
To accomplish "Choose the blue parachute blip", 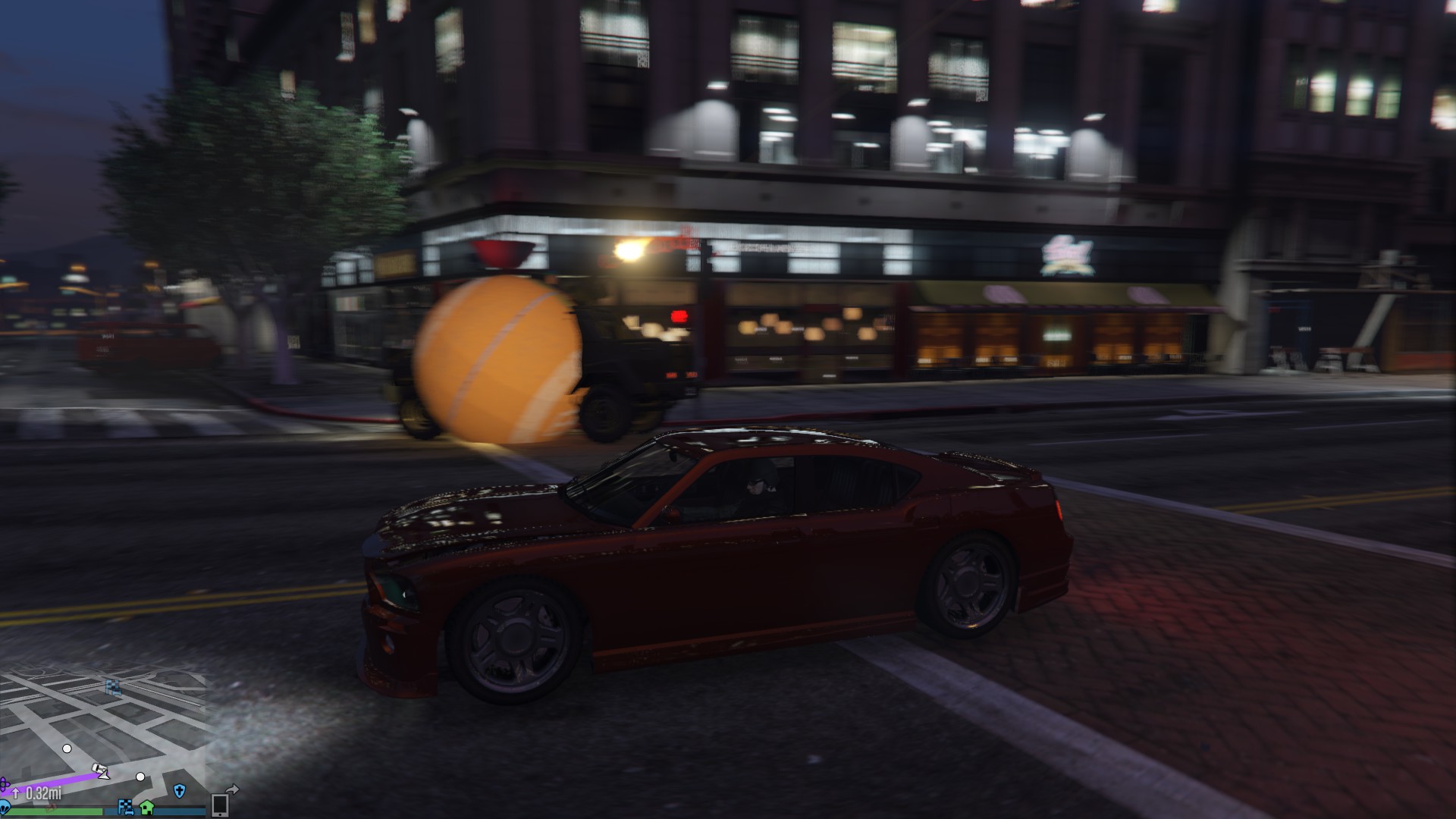I will (5, 807).
